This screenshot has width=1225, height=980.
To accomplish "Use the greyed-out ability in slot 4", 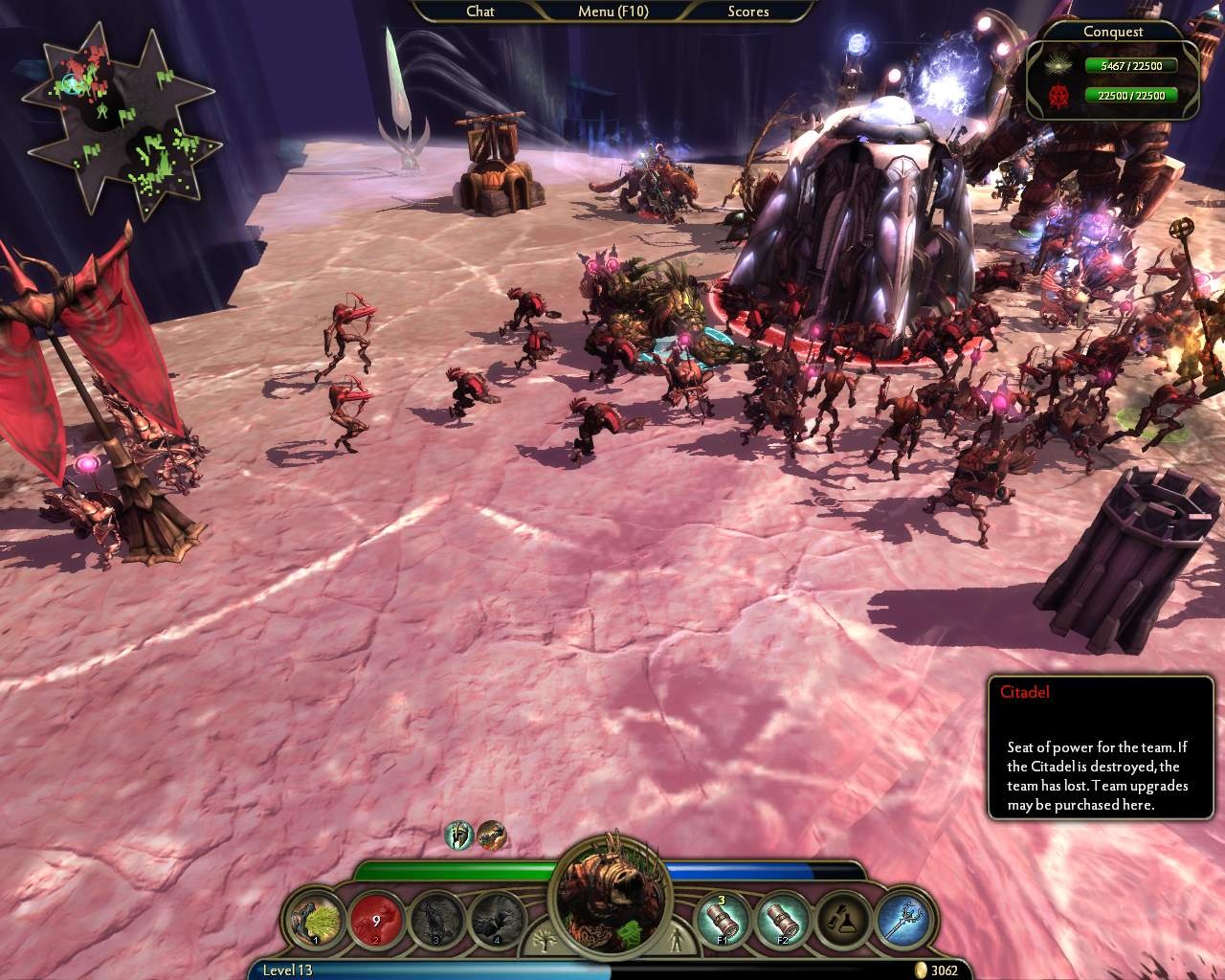I will pyautogui.click(x=498, y=920).
